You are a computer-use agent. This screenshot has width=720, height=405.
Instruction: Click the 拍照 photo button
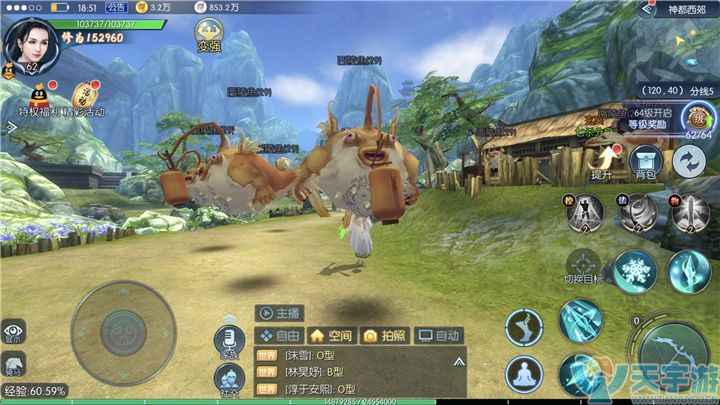(384, 336)
